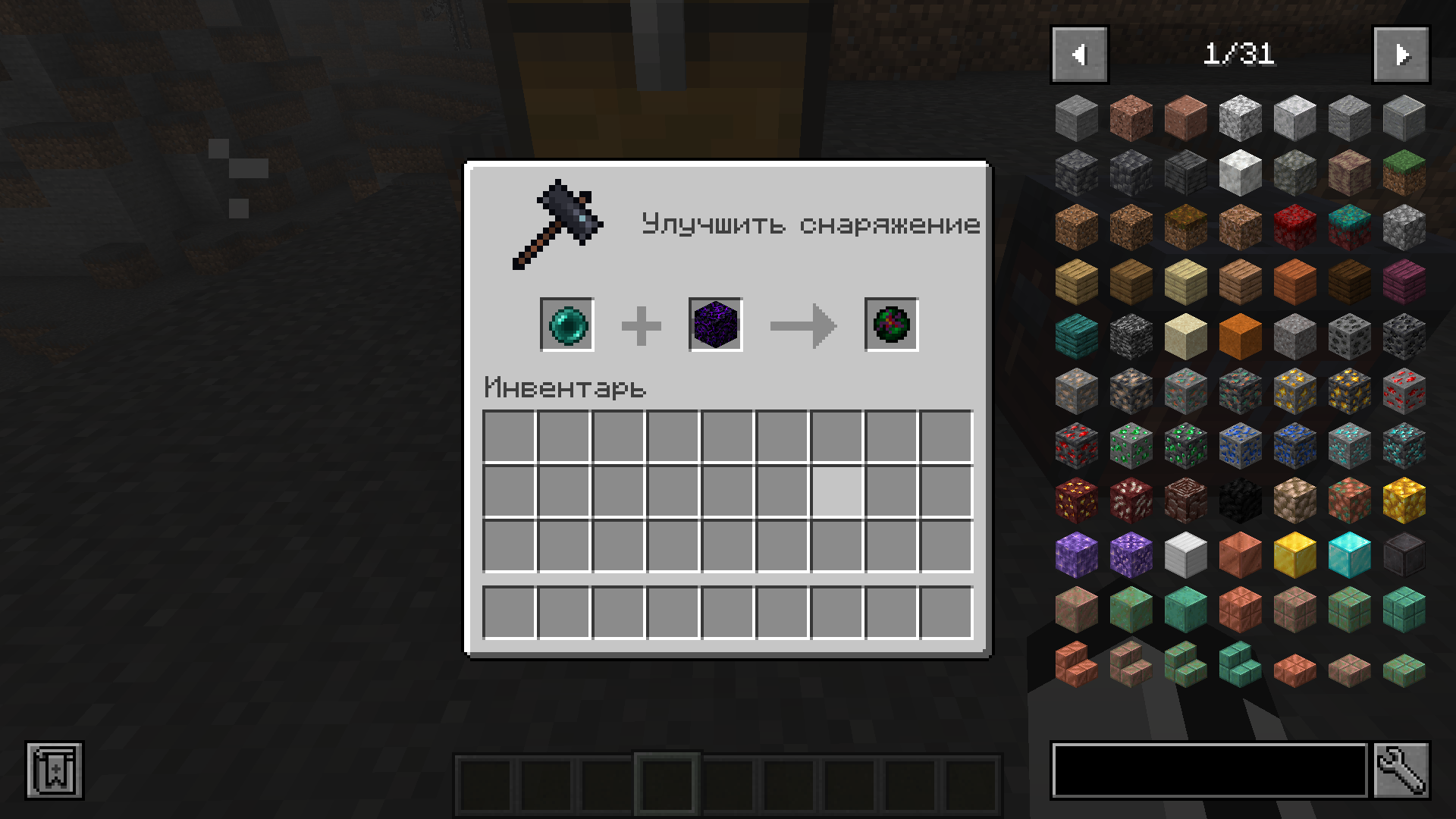Select the crying obsidian ingredient
The width and height of the screenshot is (1456, 819).
tap(714, 325)
